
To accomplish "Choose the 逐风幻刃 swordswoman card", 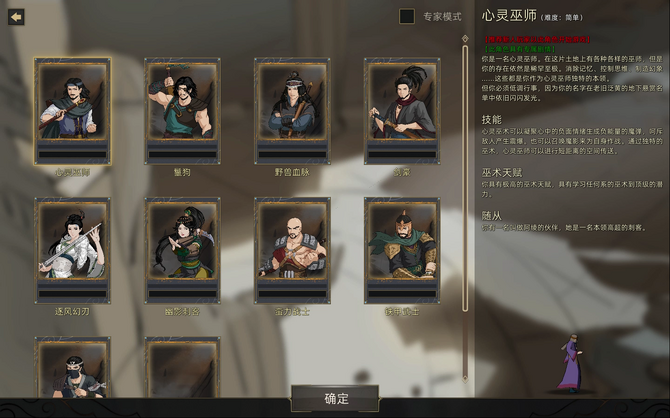I will pos(72,249).
